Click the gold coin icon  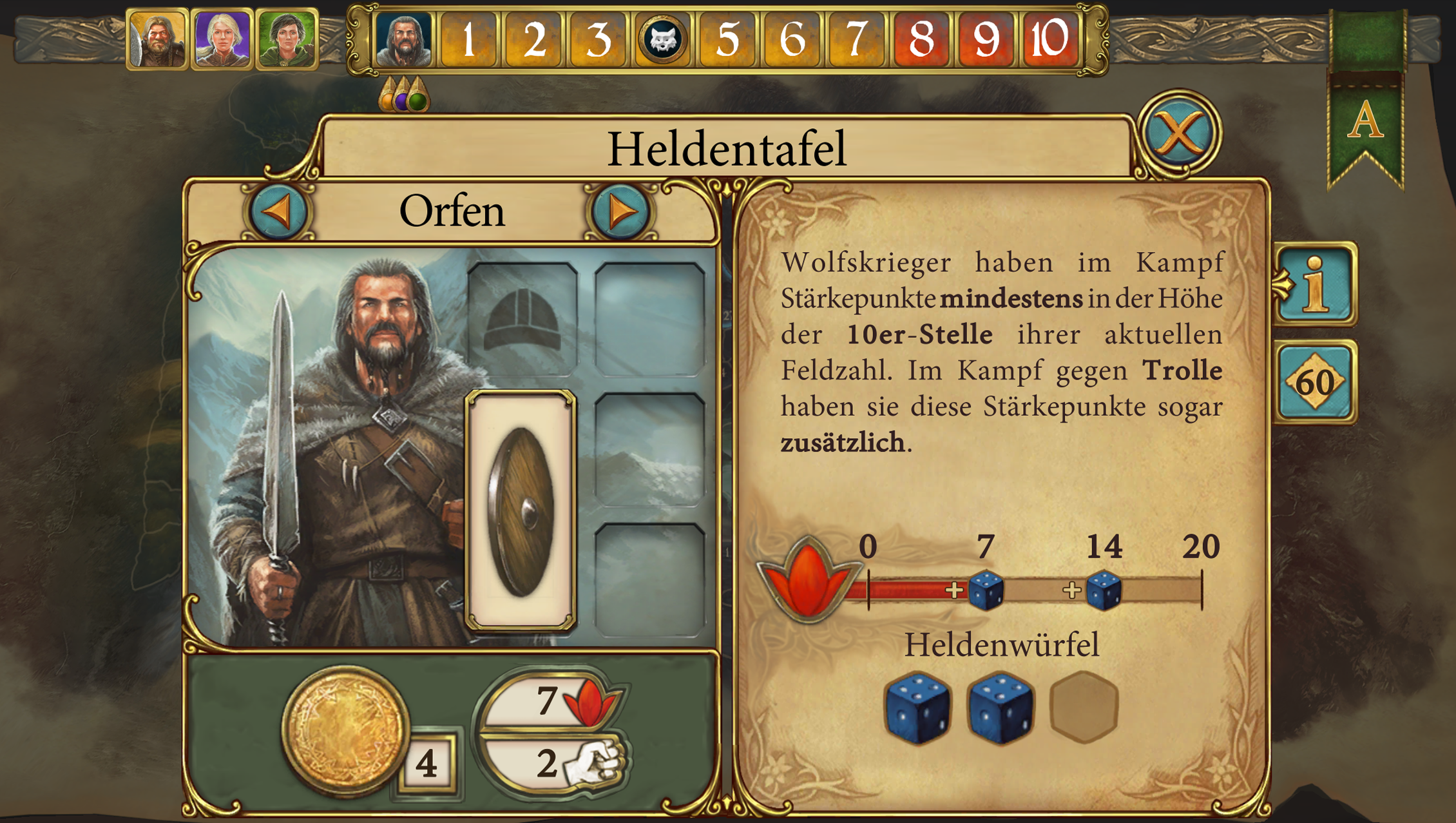pos(346,729)
